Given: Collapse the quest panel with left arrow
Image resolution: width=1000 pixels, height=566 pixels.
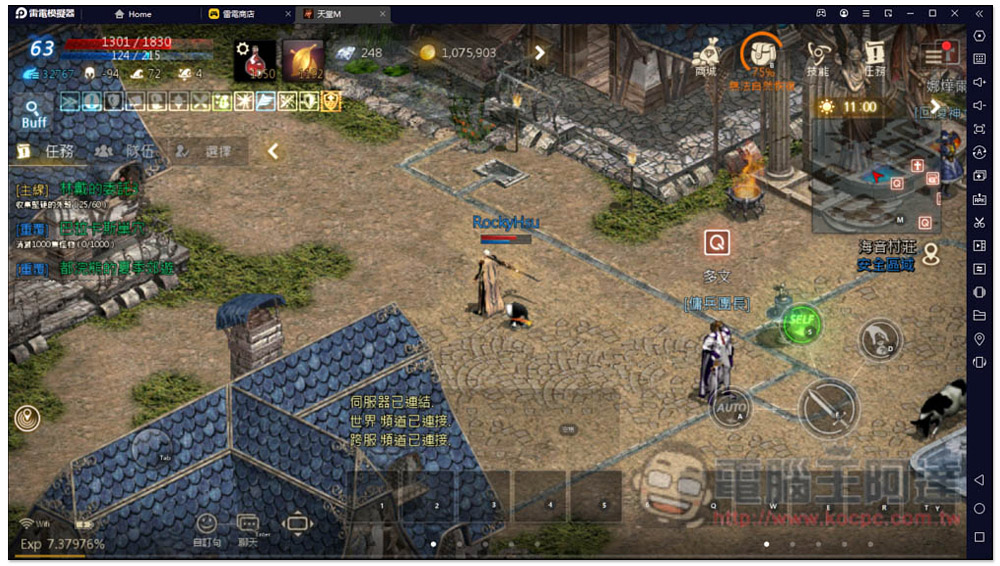Looking at the screenshot, I should (272, 151).
